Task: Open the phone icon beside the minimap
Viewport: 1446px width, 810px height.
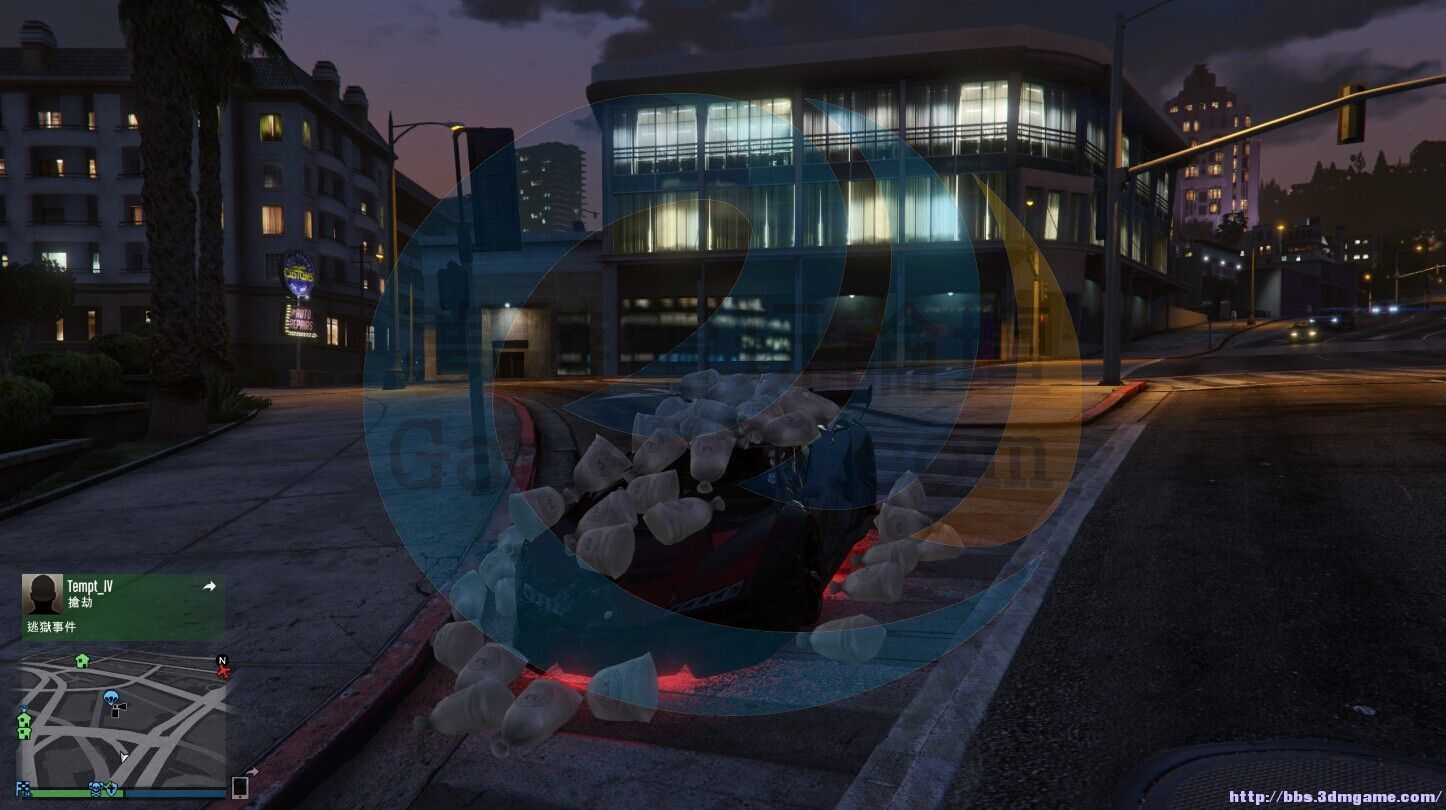Action: (240, 787)
